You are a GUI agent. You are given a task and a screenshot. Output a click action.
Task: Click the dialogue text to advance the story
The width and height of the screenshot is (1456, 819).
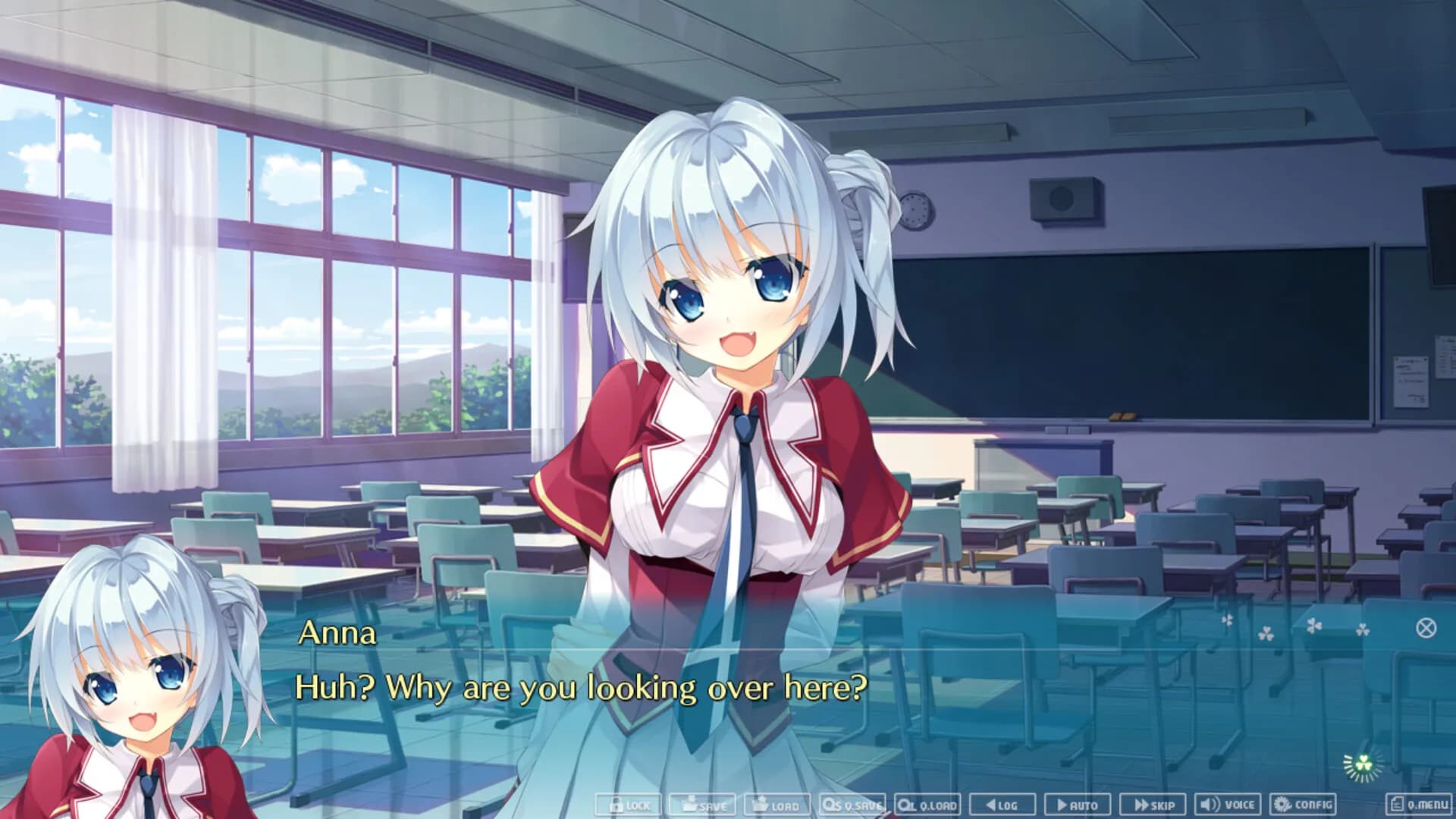(x=582, y=686)
